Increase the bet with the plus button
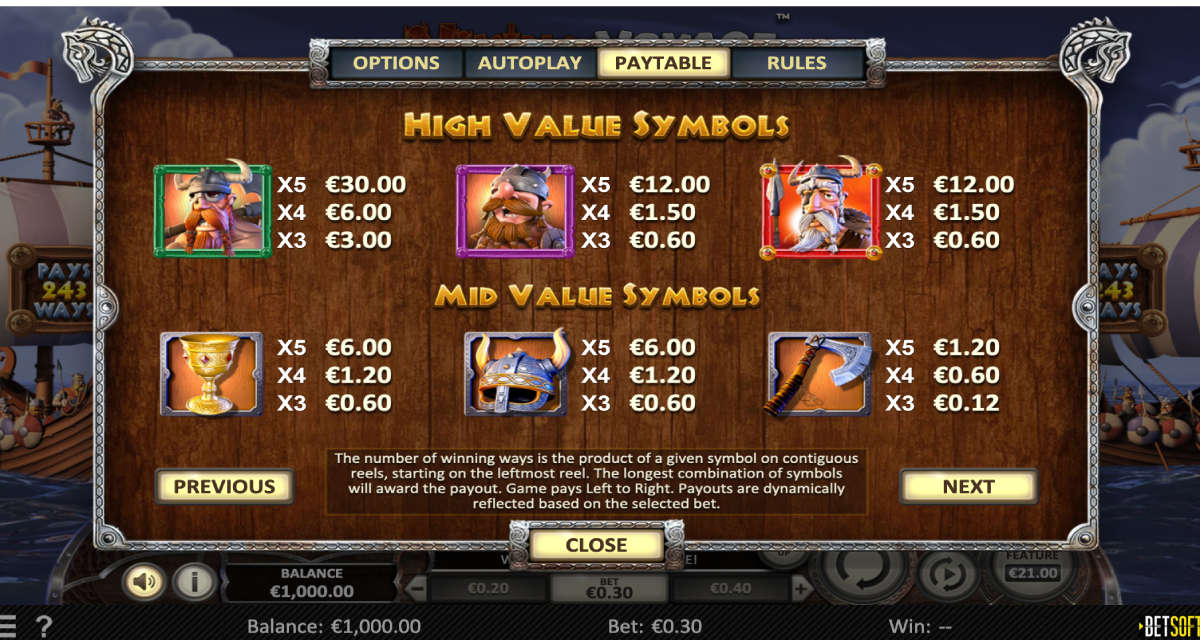 [x=800, y=589]
